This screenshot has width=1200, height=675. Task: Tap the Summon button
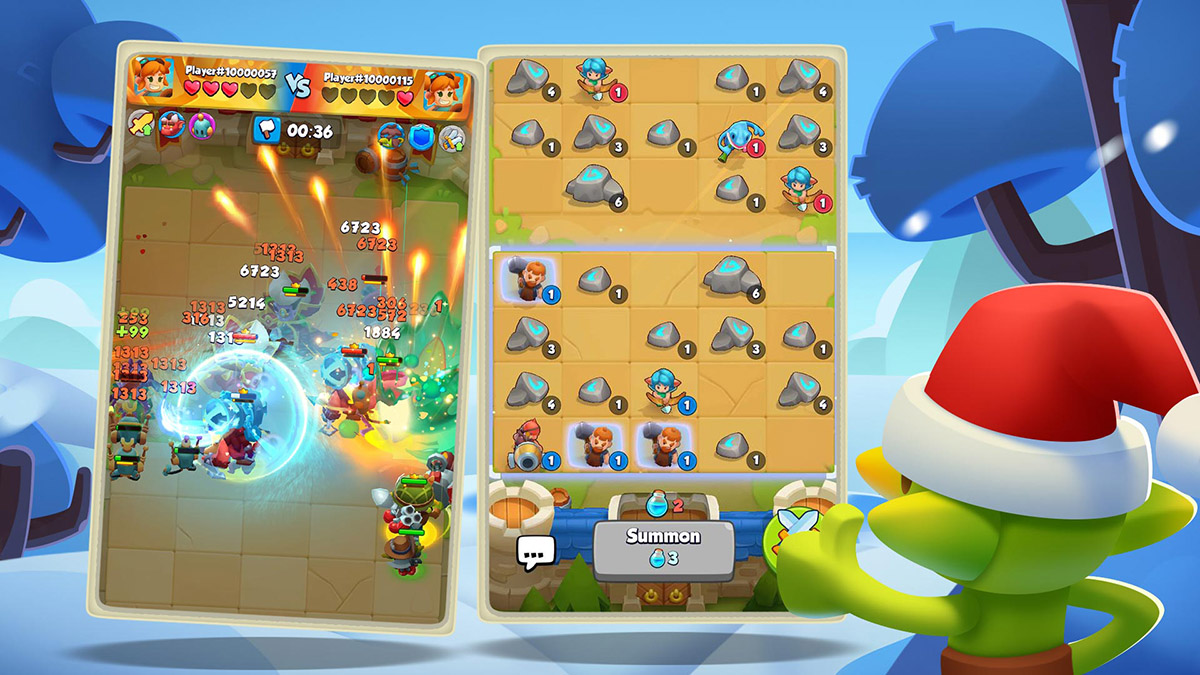tap(663, 546)
